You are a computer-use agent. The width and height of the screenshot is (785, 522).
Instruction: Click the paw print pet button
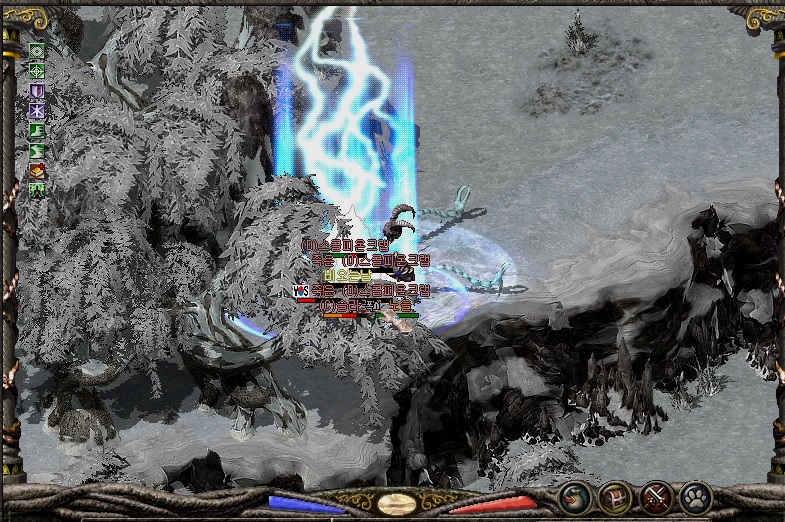(695, 497)
